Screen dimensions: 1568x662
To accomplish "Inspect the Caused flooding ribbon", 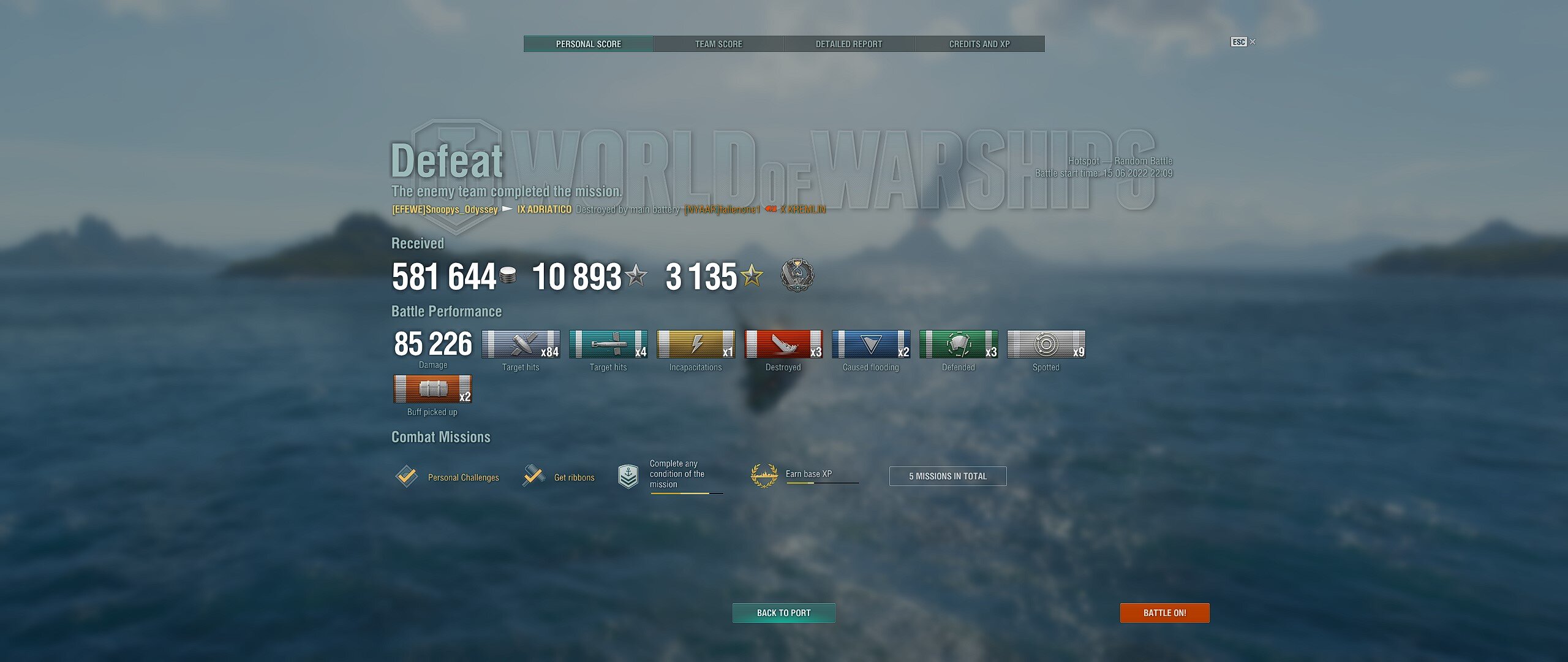I will 871,344.
